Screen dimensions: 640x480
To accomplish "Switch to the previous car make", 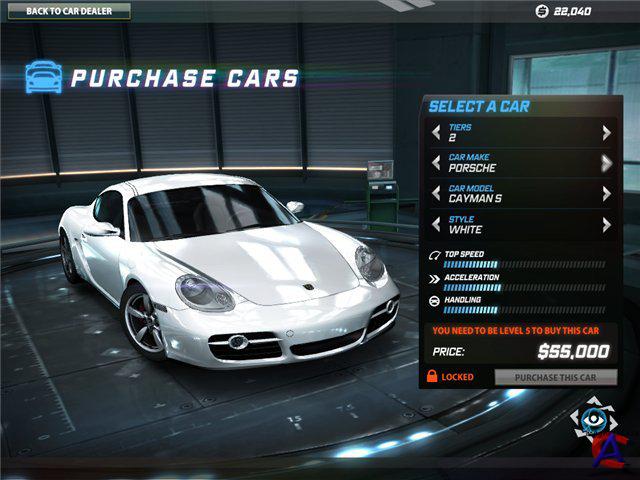I will coord(435,163).
